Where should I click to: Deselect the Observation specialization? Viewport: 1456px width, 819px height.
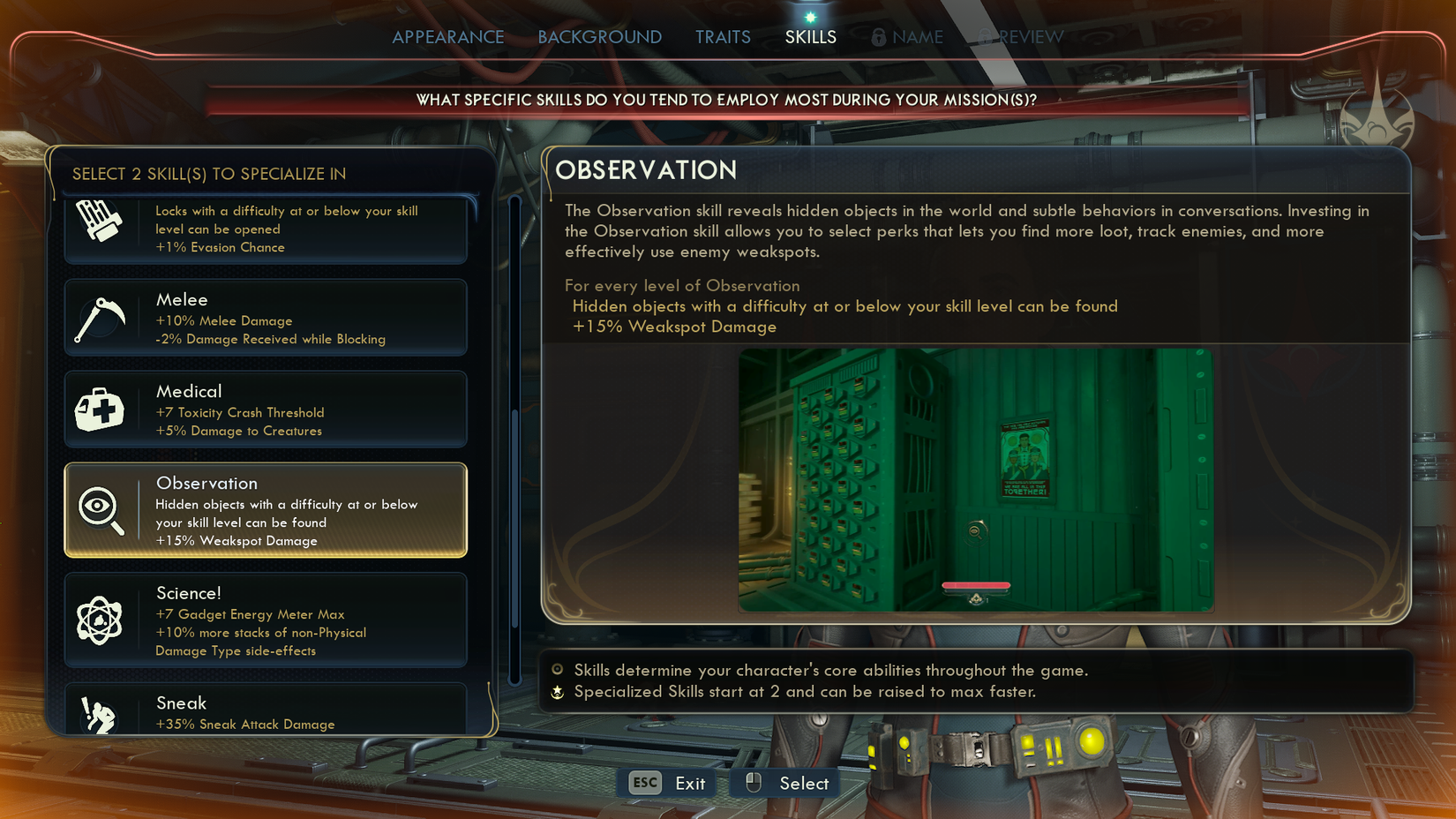[265, 510]
